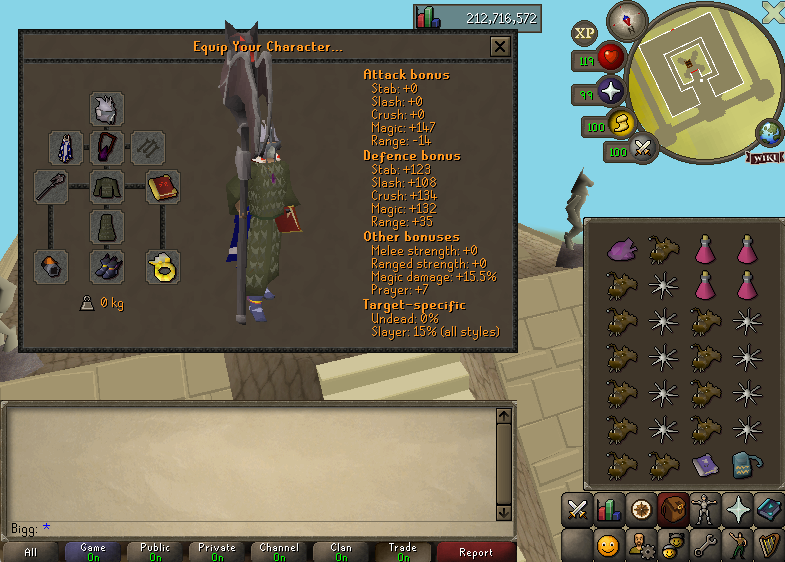Select the purple spellbook in the inventory
This screenshot has width=785, height=562.
704,463
